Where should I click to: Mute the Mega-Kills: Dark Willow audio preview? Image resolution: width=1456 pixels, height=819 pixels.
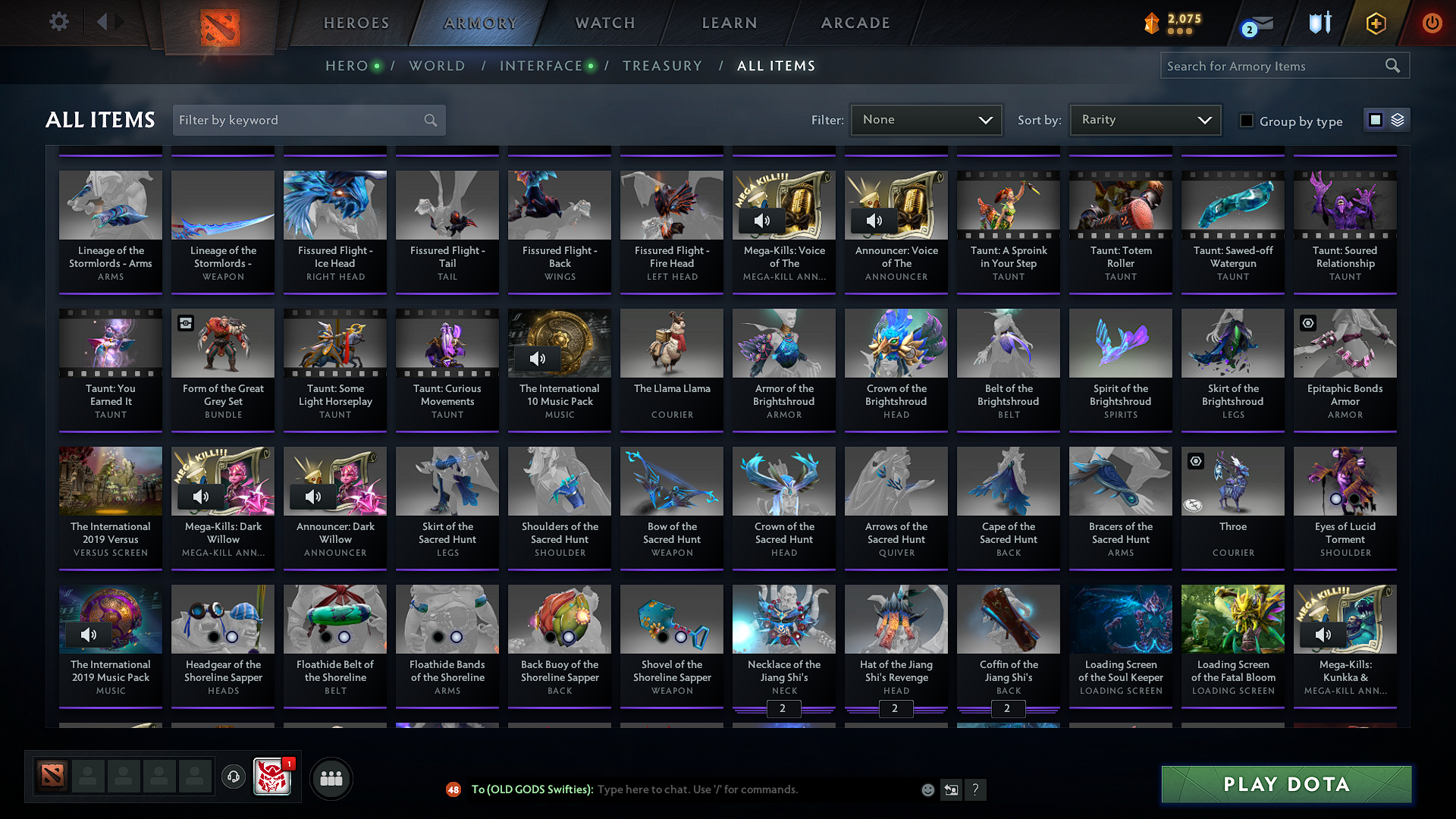click(201, 497)
